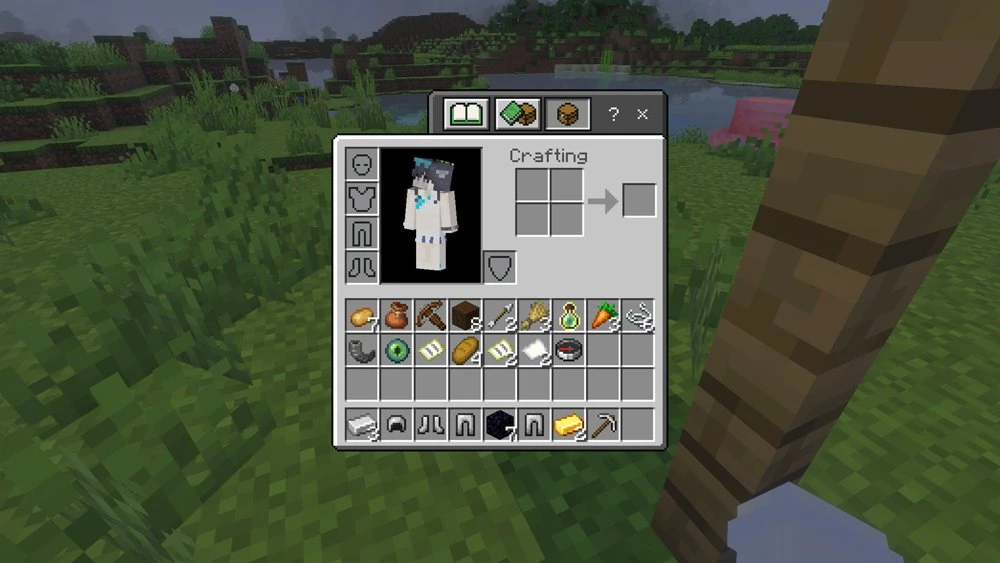
Task: Pick up the wheat stack
Action: (534, 317)
